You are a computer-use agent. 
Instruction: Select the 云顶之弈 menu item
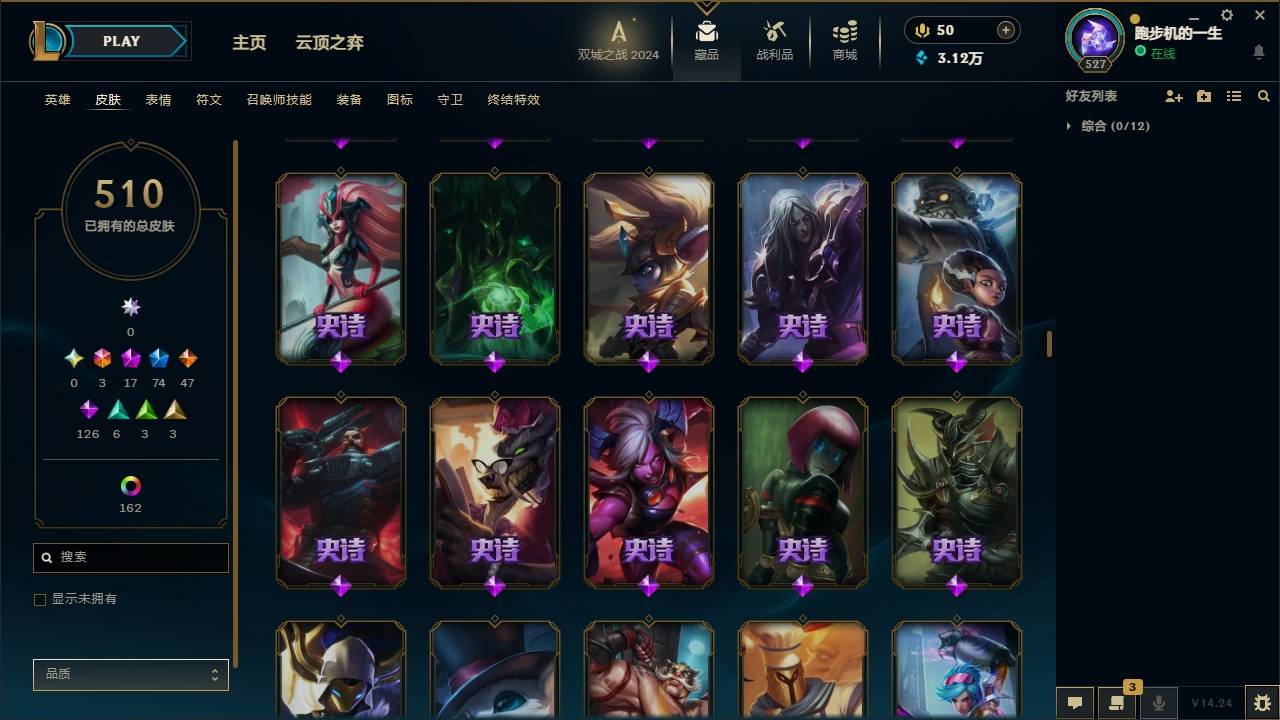[x=328, y=42]
